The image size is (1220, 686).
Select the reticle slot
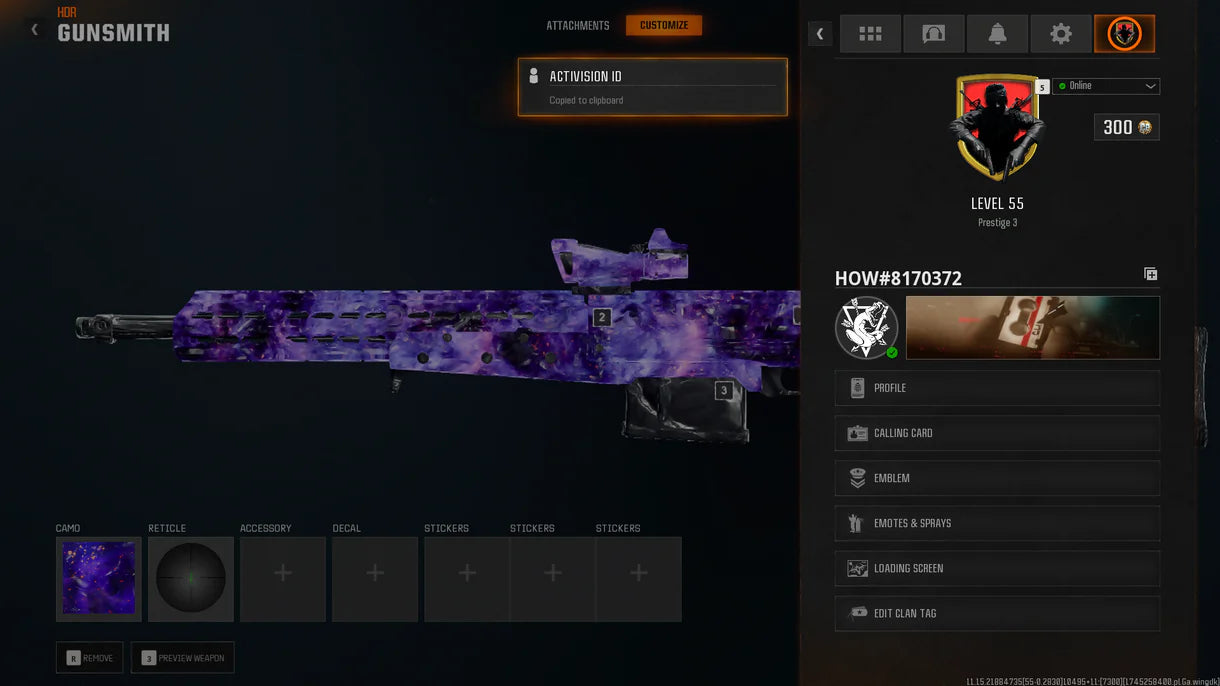point(191,579)
